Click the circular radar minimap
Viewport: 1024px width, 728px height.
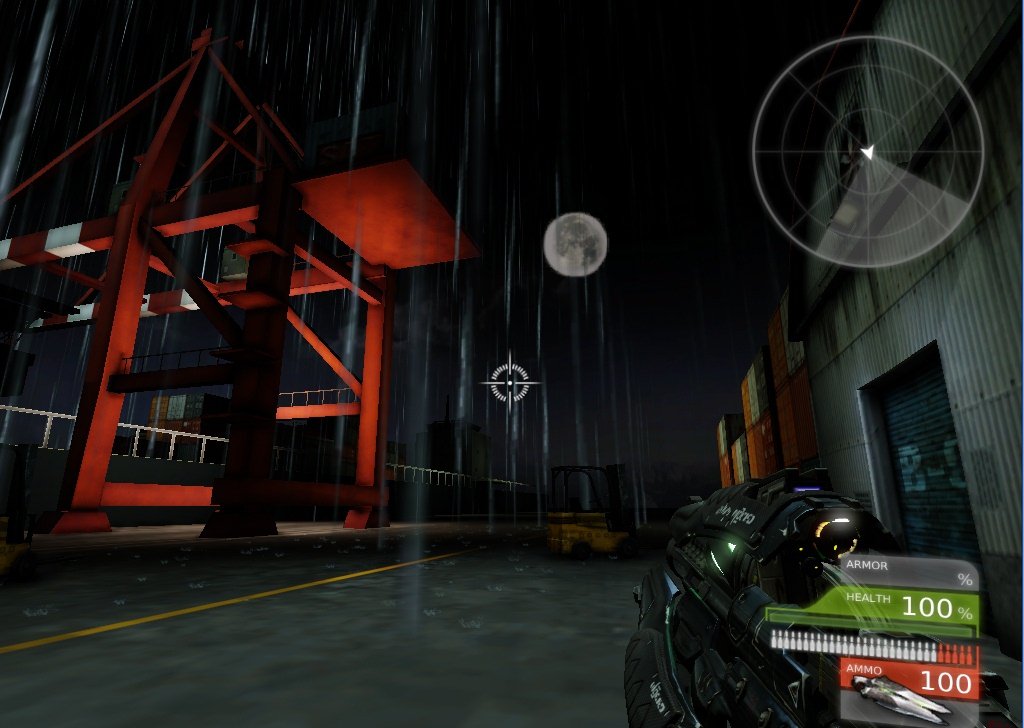867,151
